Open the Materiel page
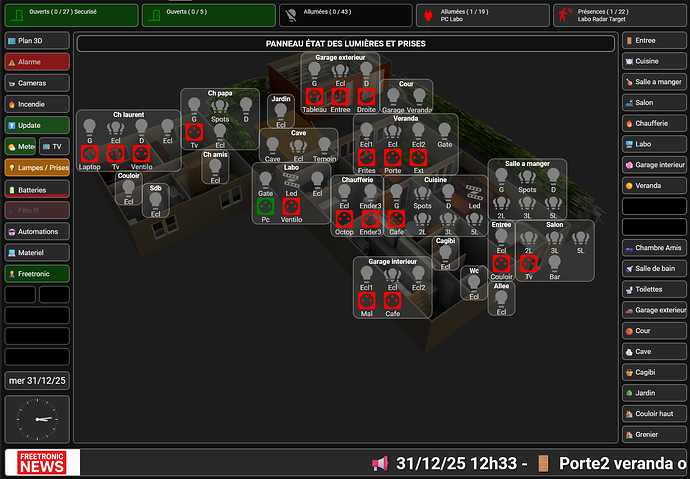The image size is (690, 479). (x=37, y=252)
